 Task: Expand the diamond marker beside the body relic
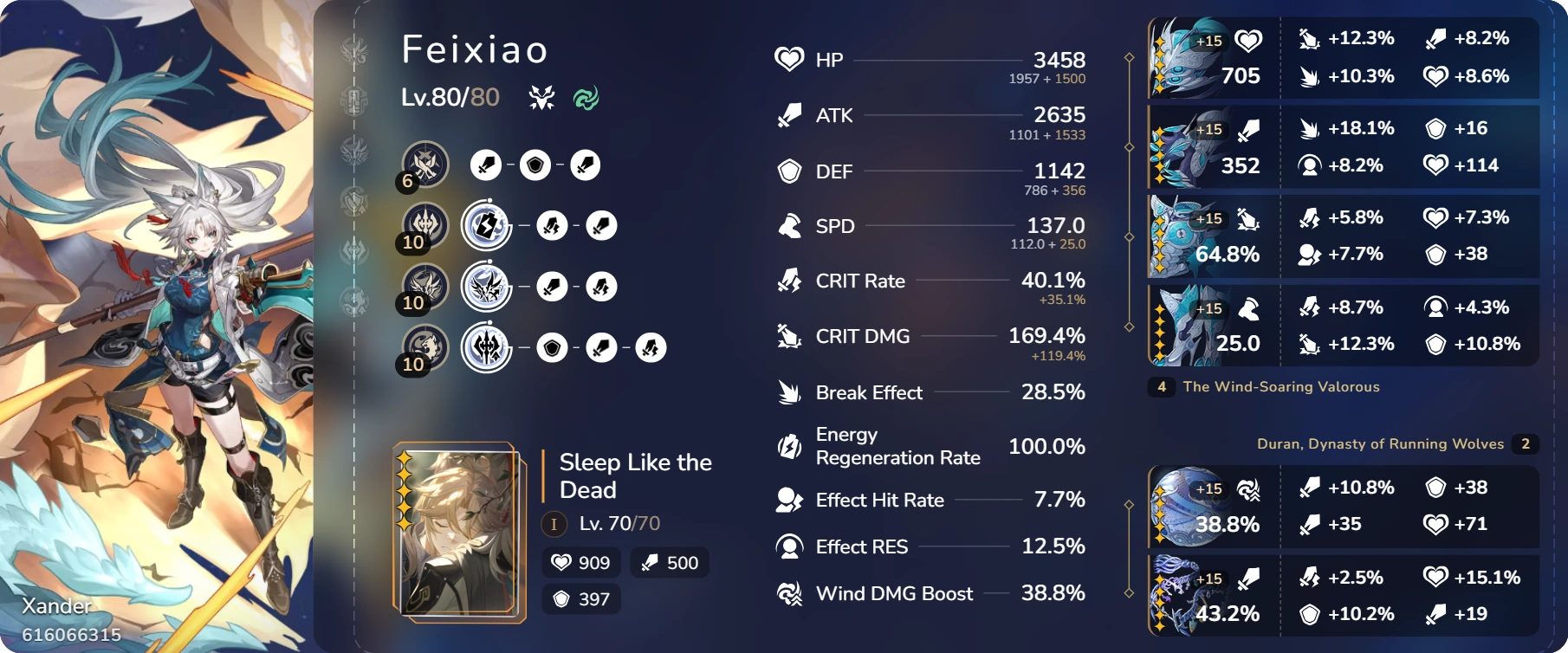(1129, 236)
